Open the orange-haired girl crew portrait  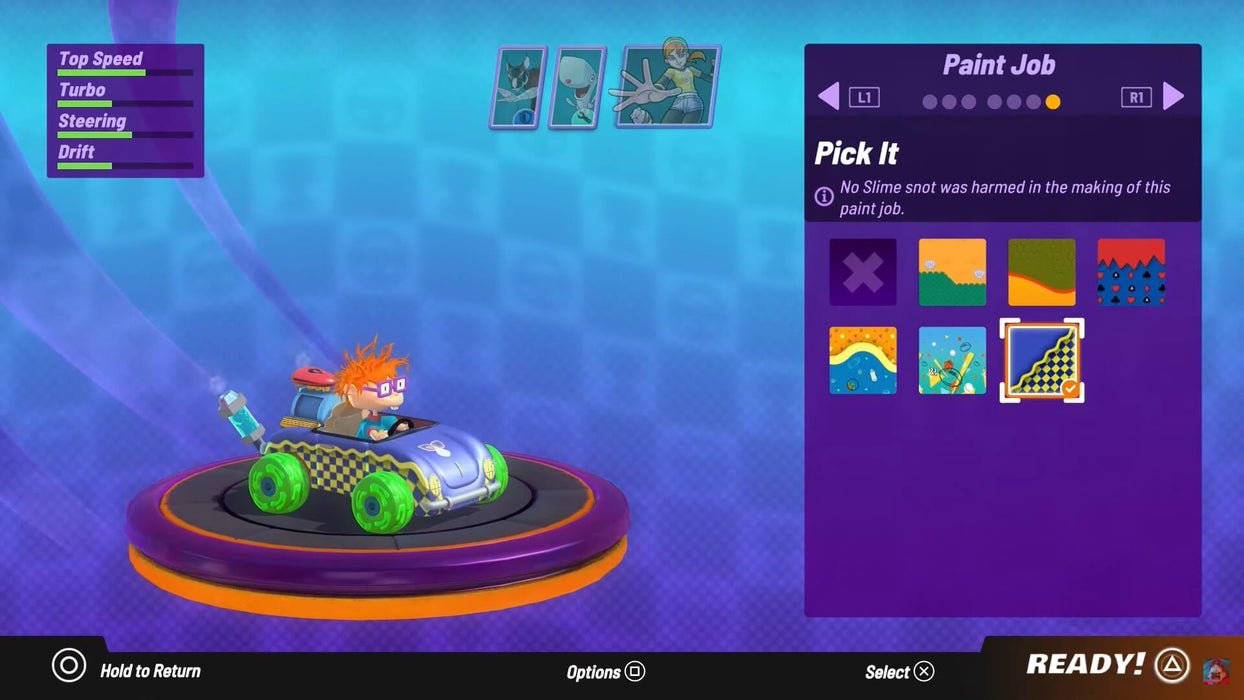pos(670,86)
